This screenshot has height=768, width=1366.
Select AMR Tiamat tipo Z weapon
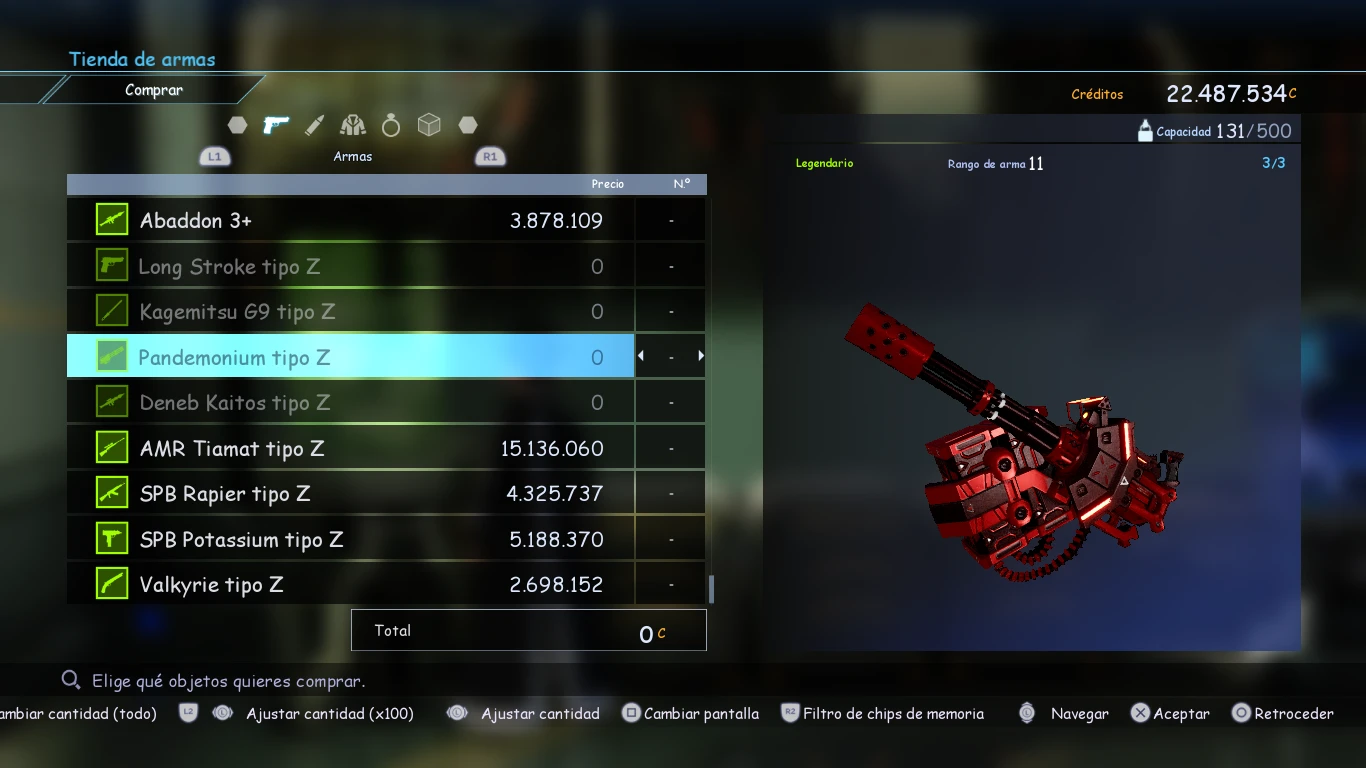click(x=350, y=448)
